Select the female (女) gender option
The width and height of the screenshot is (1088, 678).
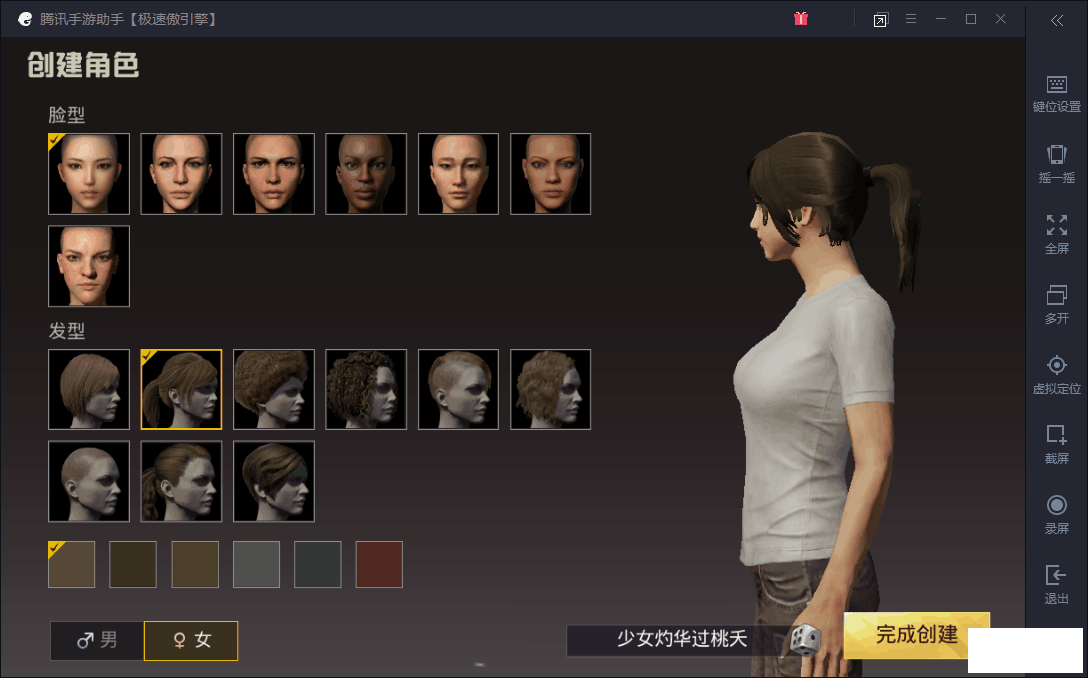(x=191, y=640)
